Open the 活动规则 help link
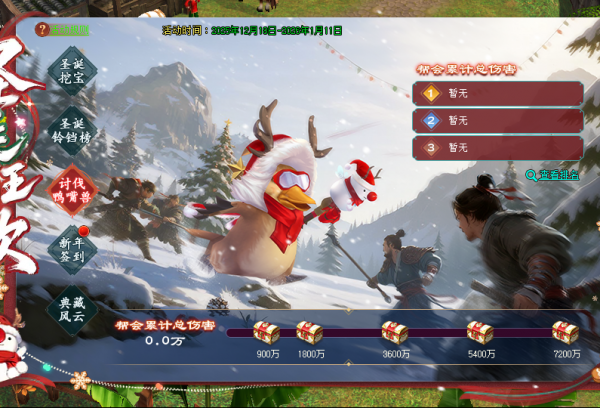Viewport: 600px width, 408px height. pyautogui.click(x=62, y=30)
